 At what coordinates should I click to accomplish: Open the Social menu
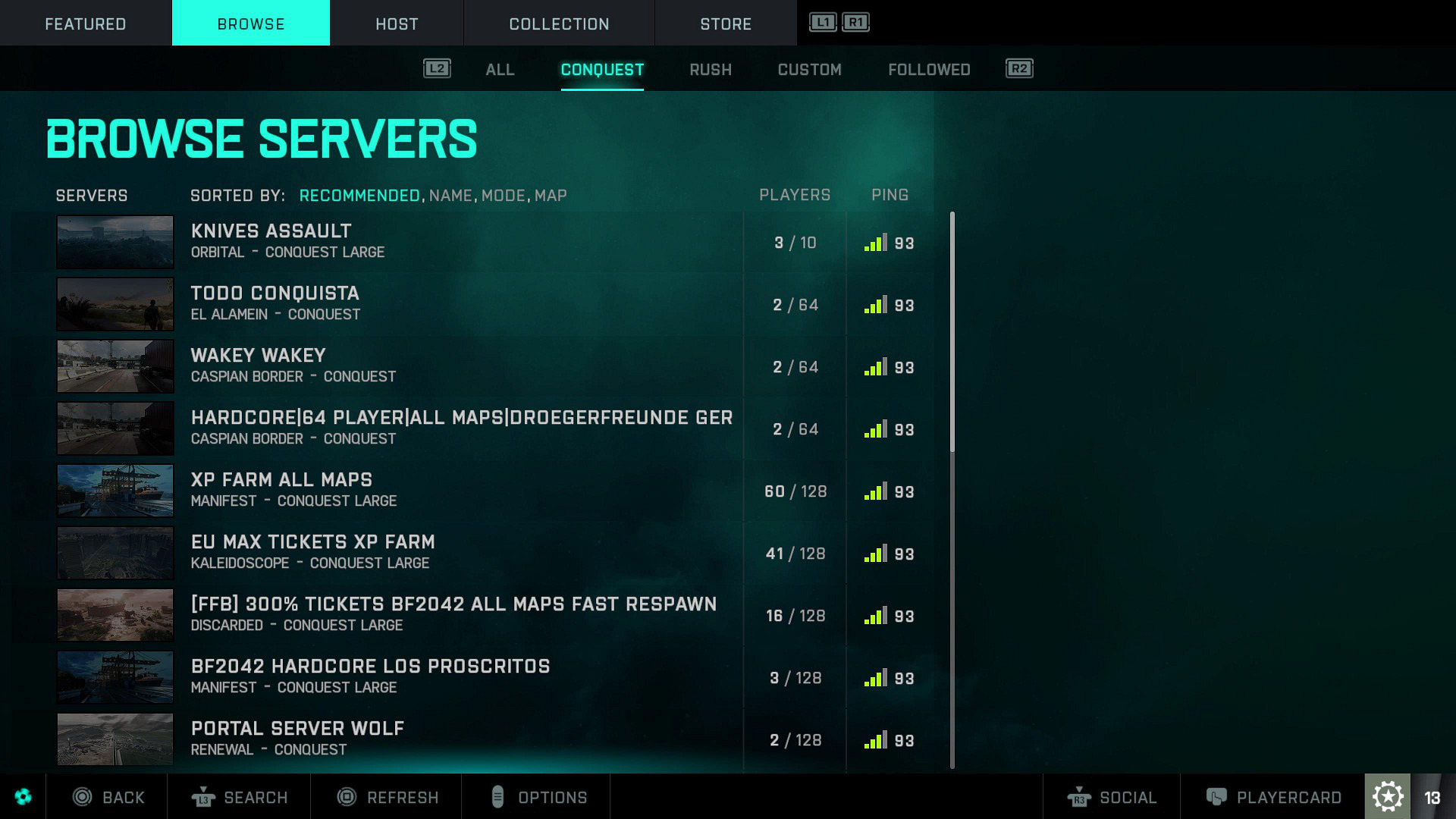tap(1112, 797)
